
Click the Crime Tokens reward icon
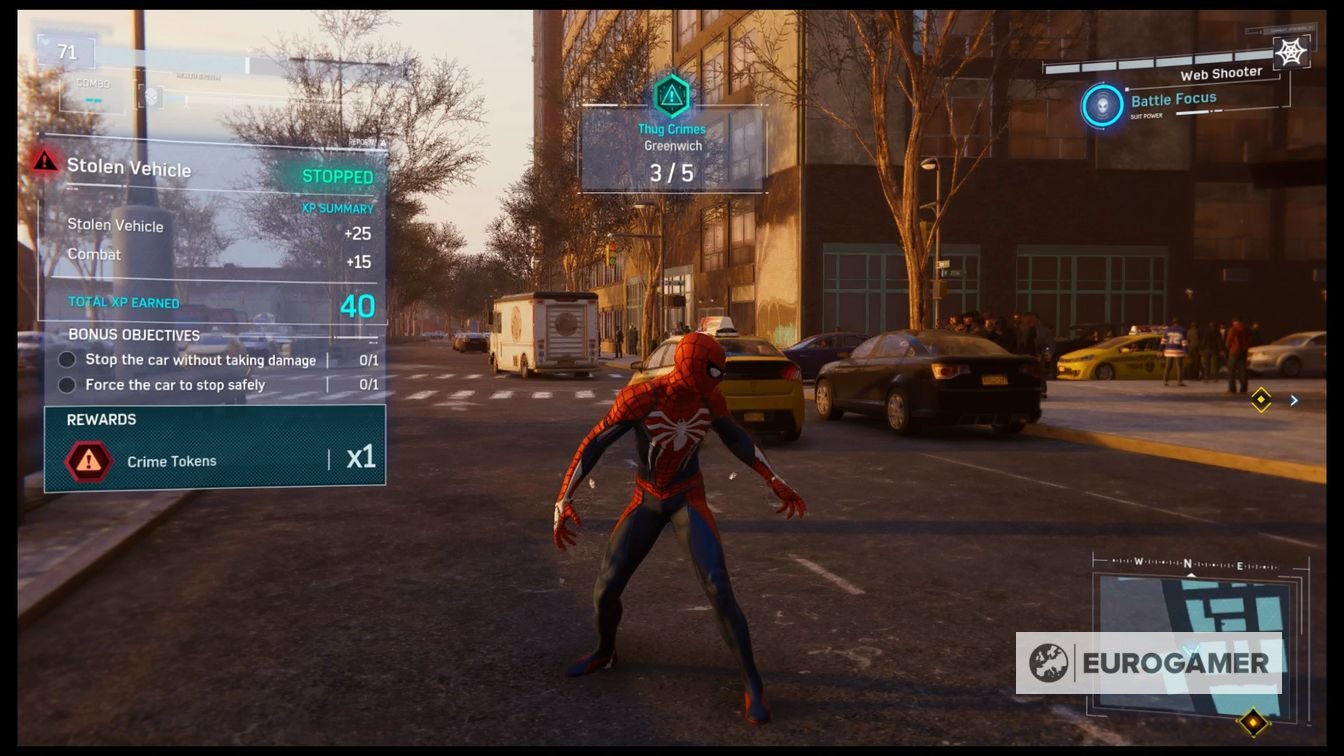coord(89,461)
